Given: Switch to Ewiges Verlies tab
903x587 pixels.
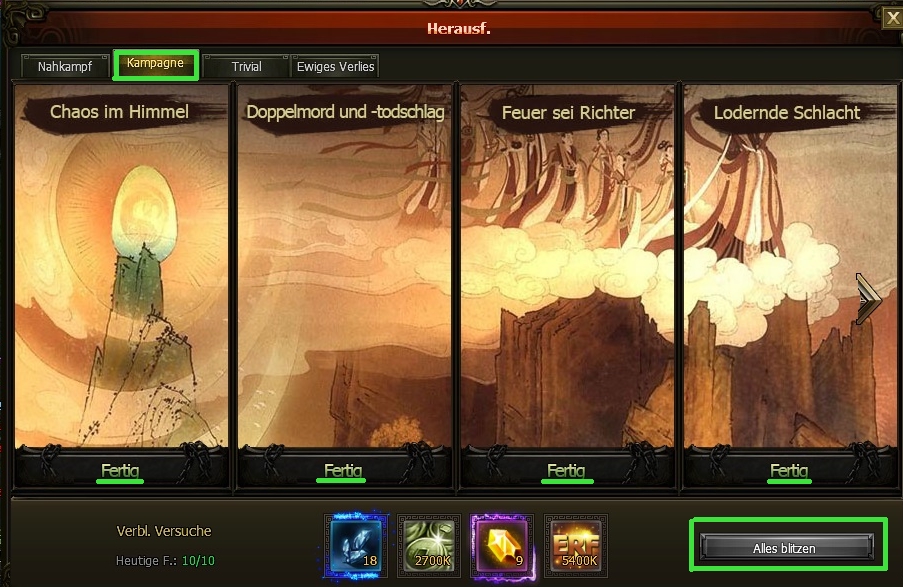Looking at the screenshot, I should (x=336, y=67).
